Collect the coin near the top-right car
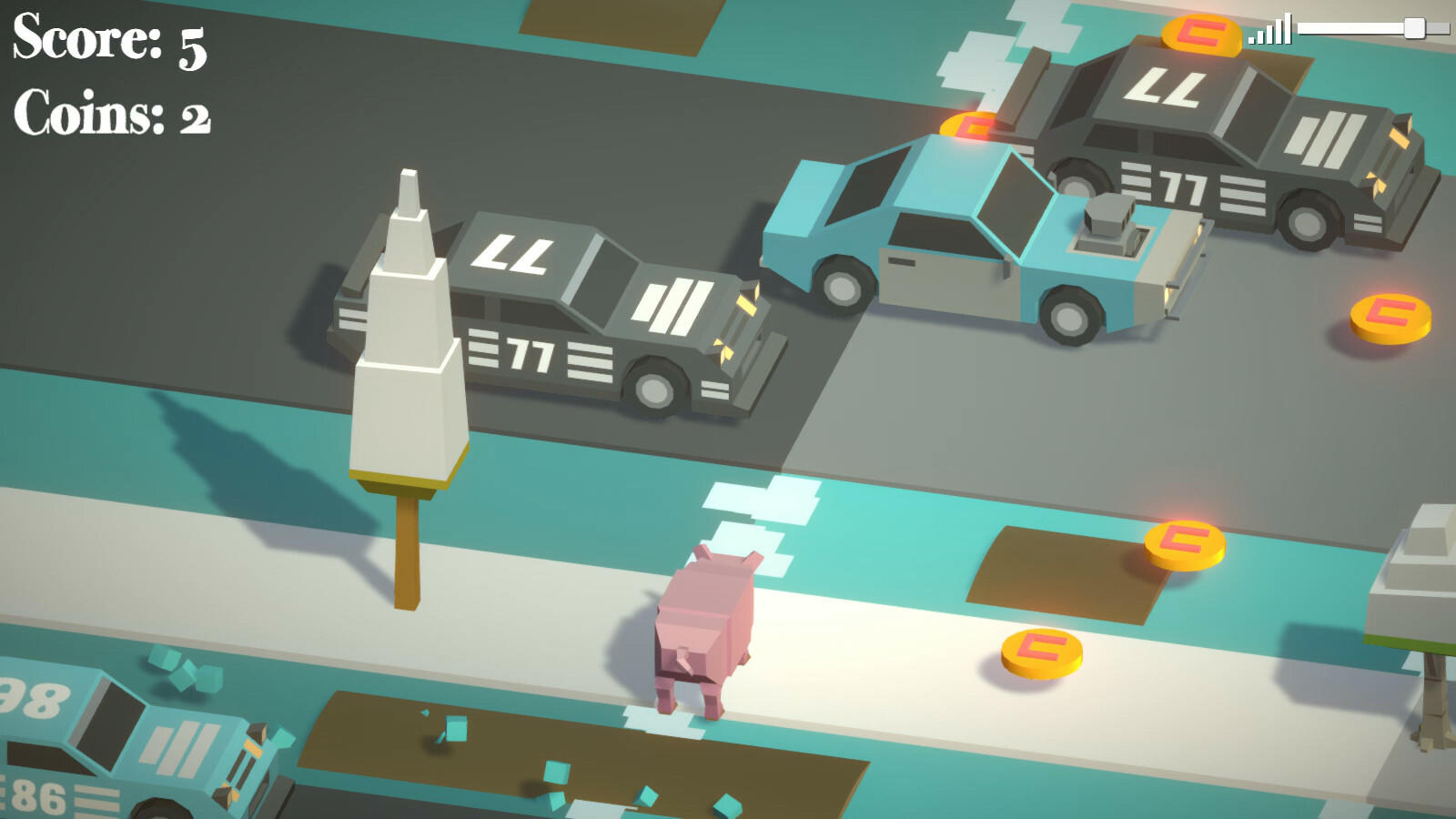 (1197, 35)
